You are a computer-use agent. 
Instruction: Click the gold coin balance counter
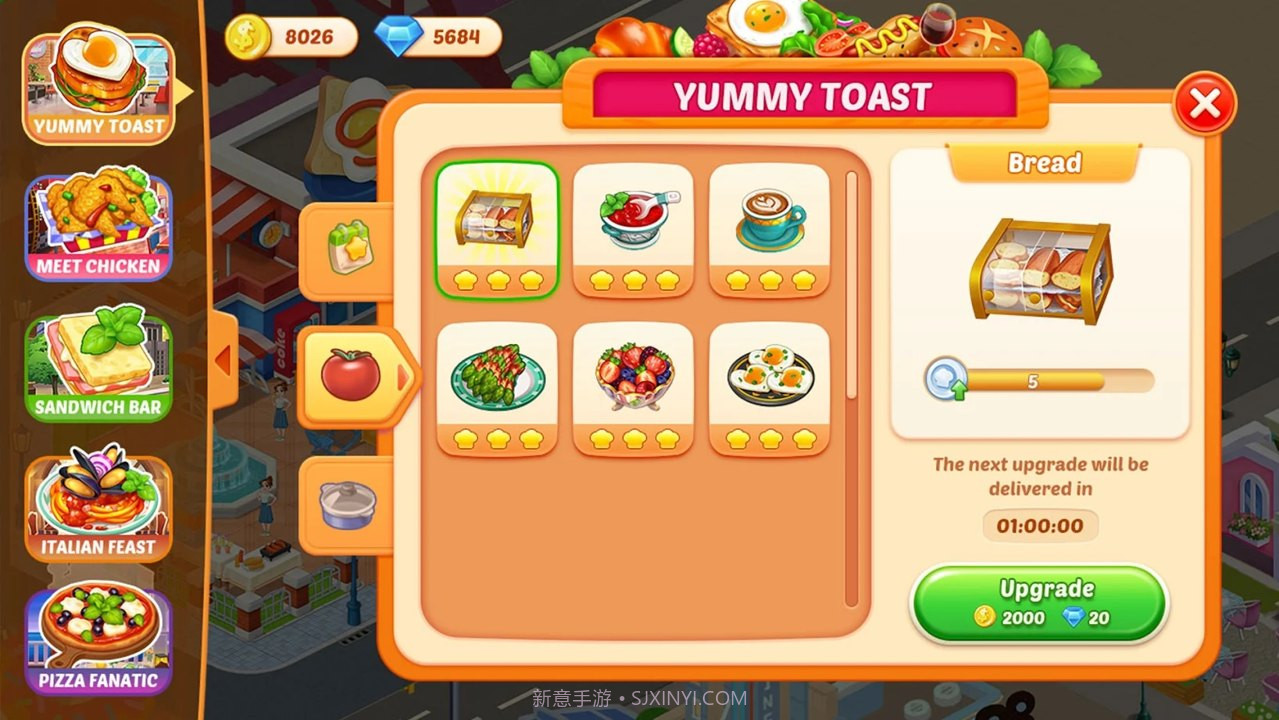[291, 37]
